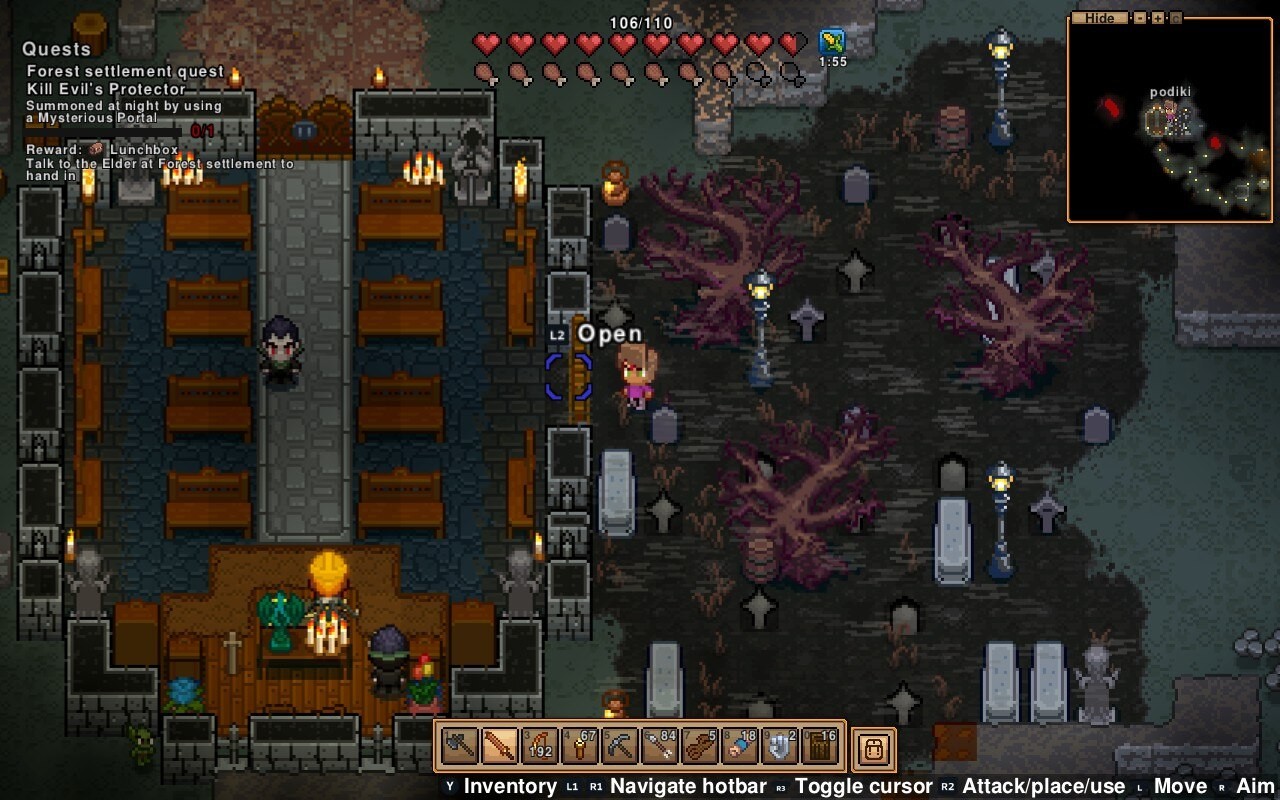Select the axe in the hotbar

click(x=459, y=746)
